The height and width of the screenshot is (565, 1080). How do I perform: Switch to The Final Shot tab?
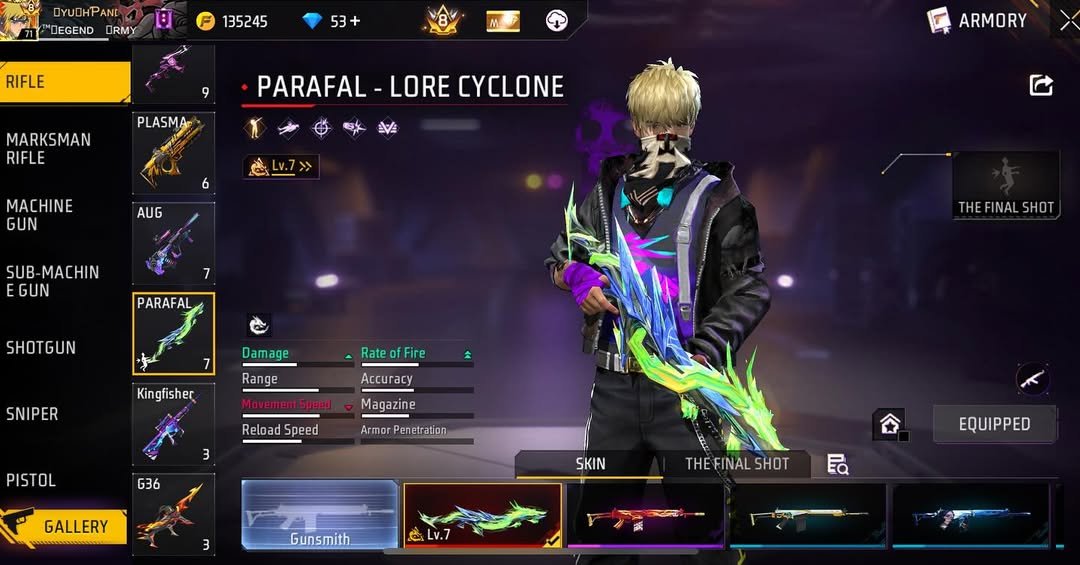(x=737, y=464)
